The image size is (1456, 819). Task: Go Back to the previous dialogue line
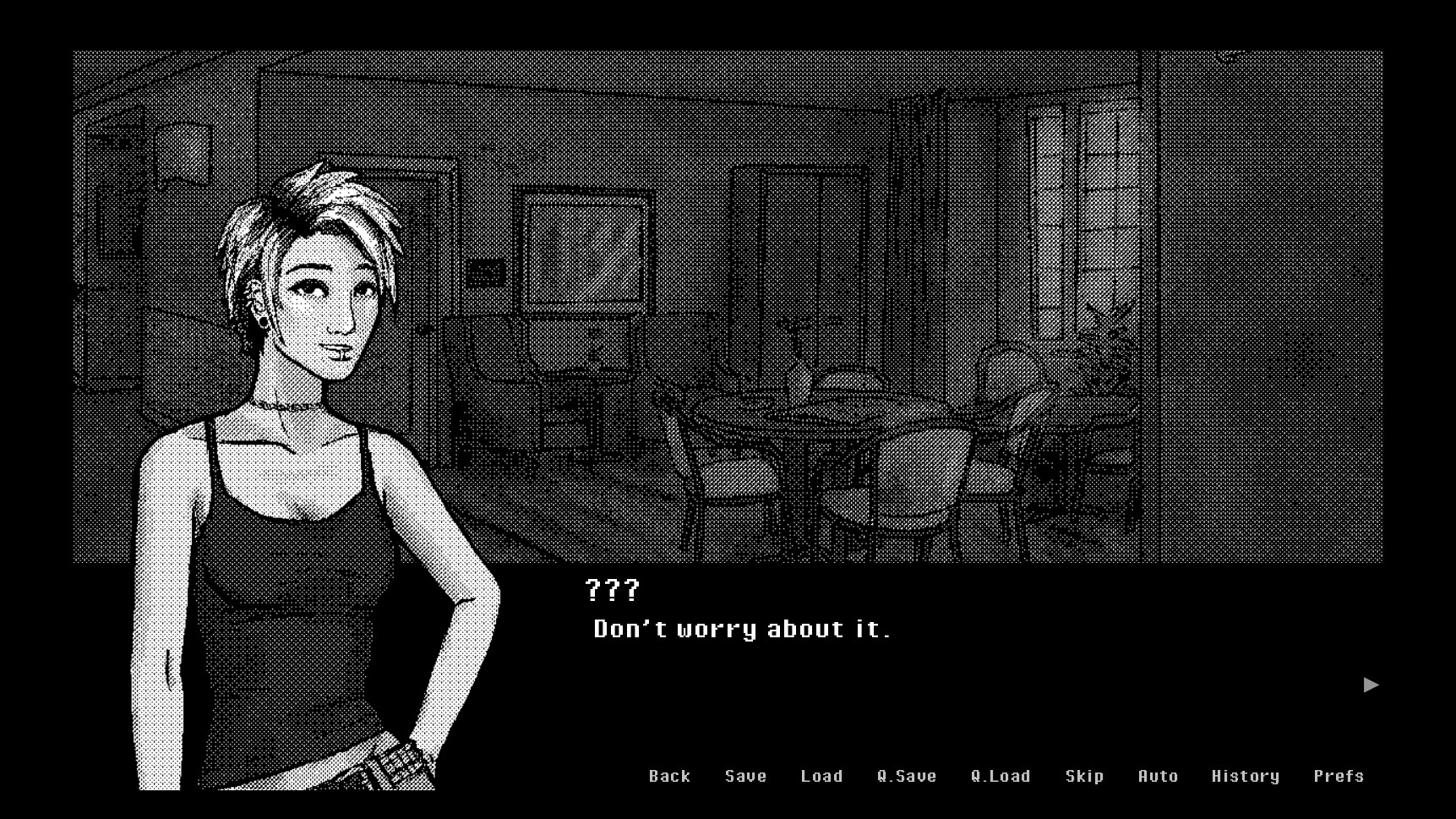click(669, 776)
